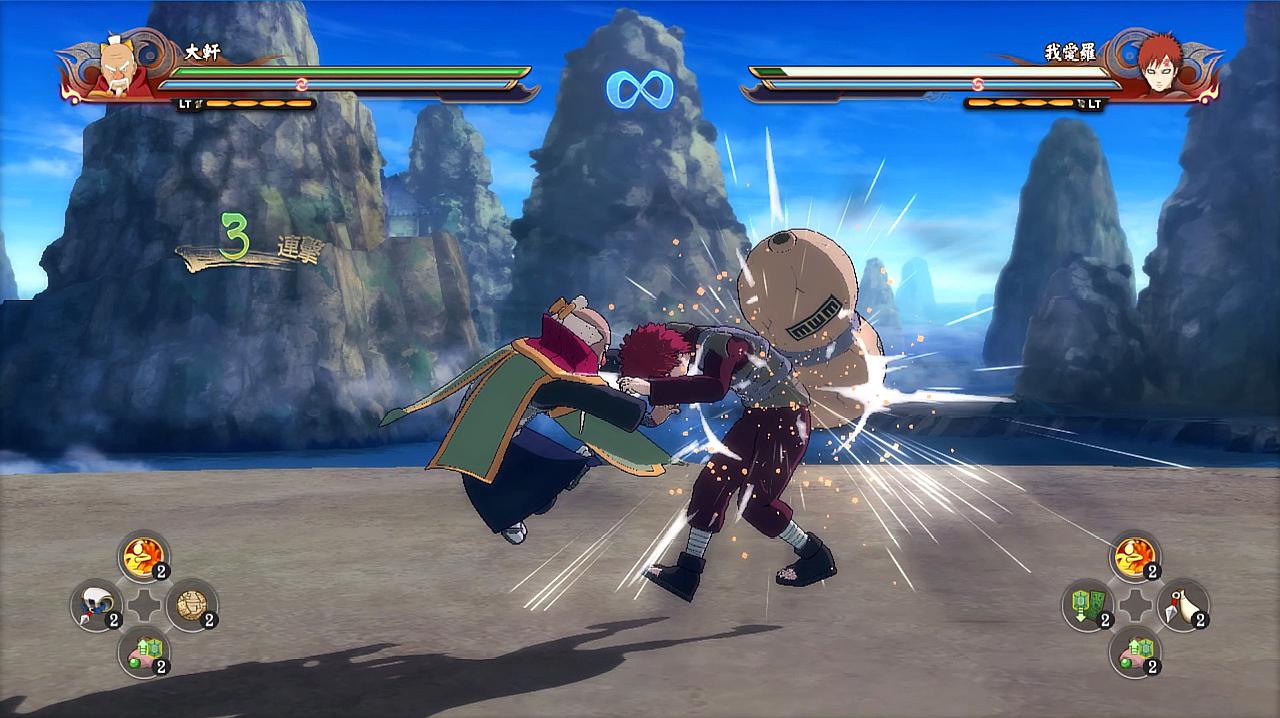Screen dimensions: 1280x718
Task: Activate Gaara's kunai and white pouch item
Action: (1183, 604)
